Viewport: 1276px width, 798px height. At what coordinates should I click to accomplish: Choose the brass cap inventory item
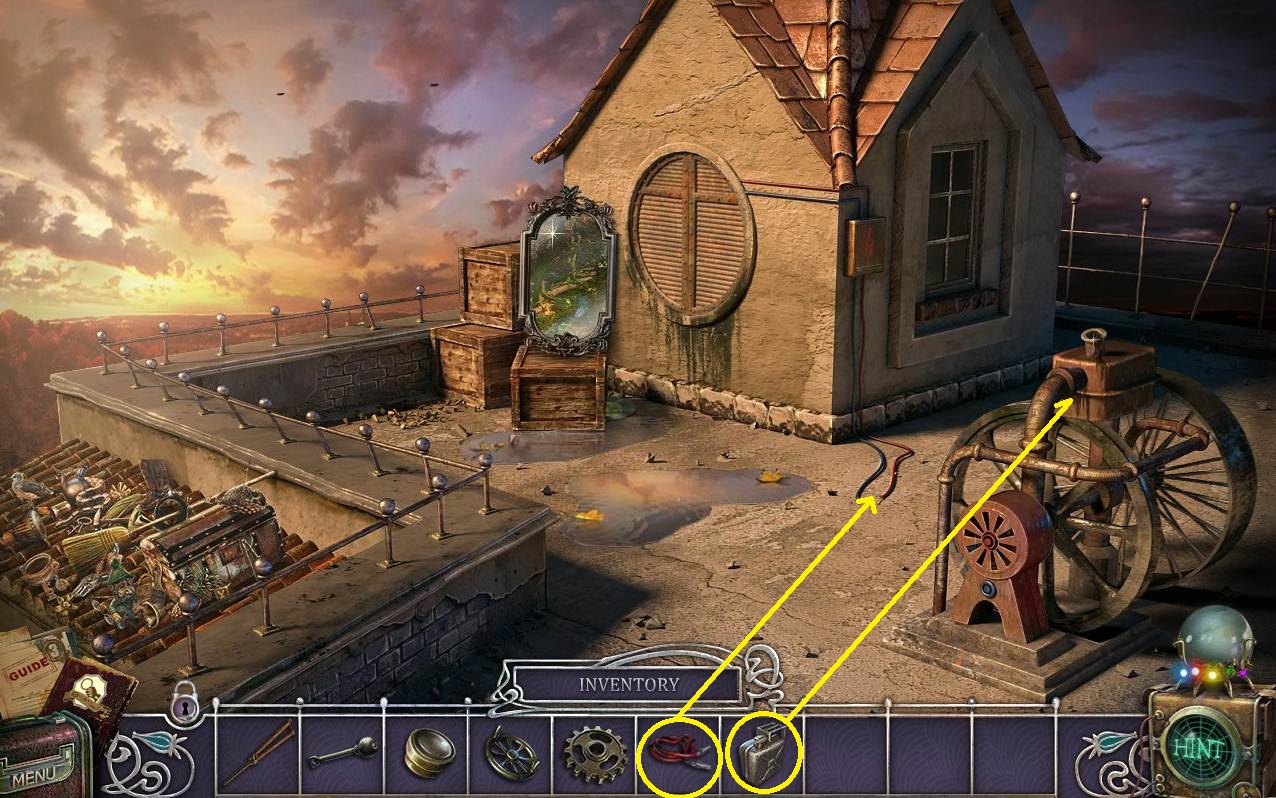428,753
